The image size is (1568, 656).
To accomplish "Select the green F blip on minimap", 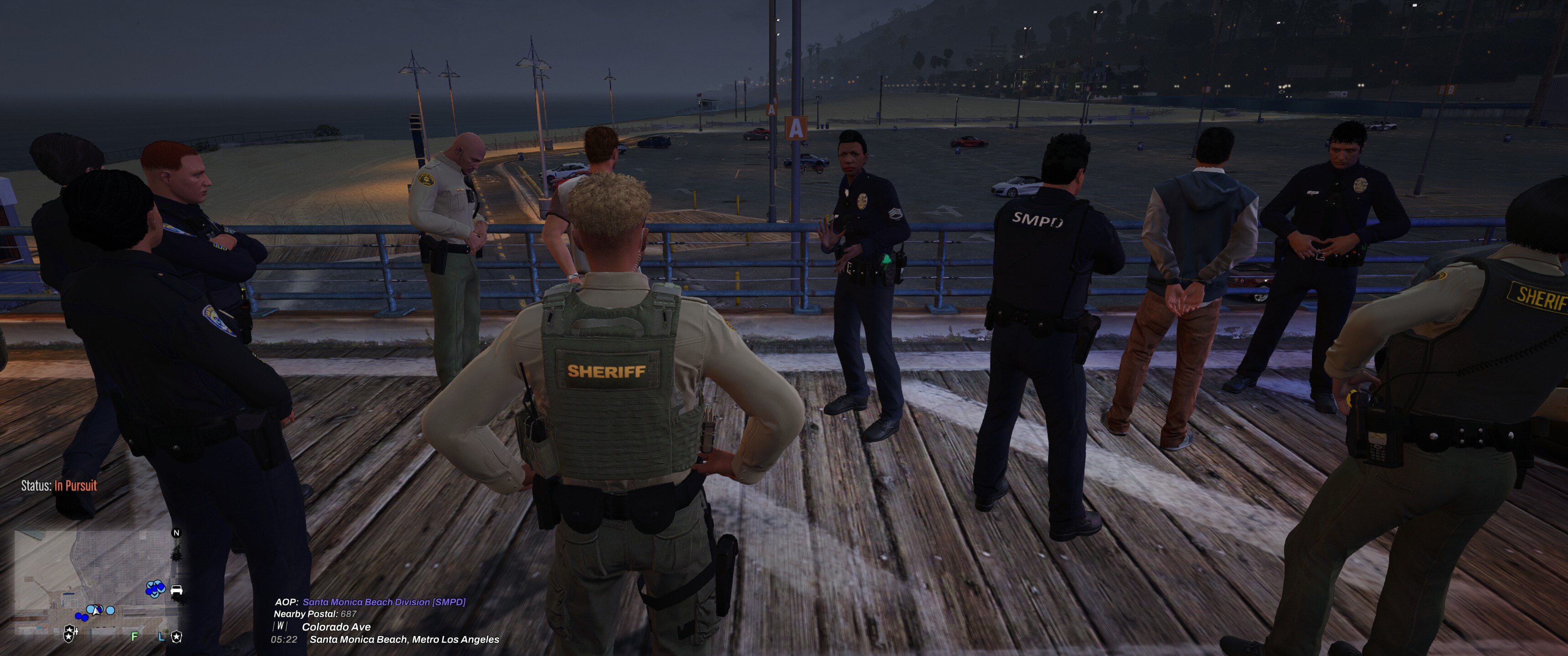I will pos(134,636).
